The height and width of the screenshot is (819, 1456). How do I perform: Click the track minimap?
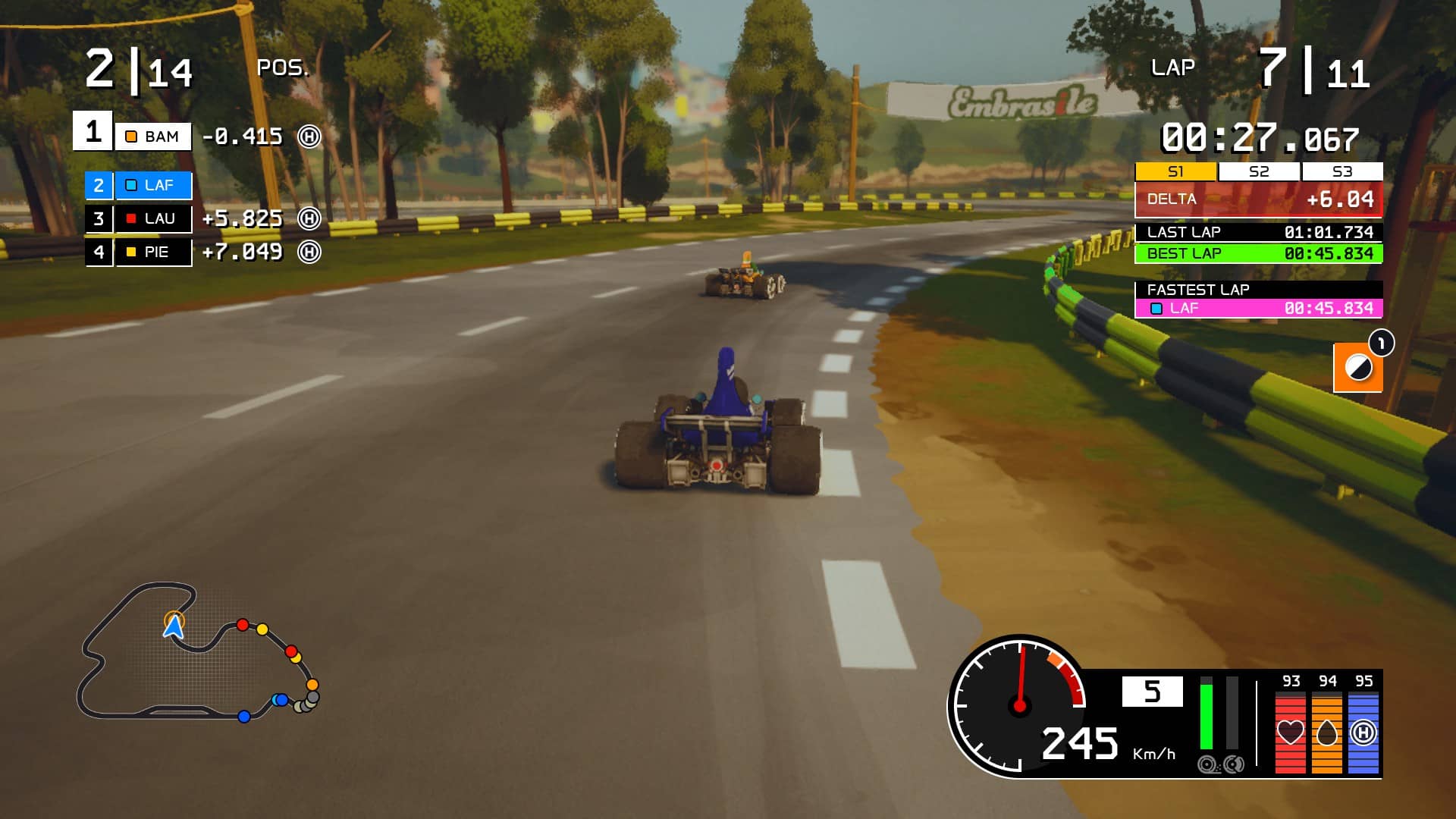coord(197,652)
